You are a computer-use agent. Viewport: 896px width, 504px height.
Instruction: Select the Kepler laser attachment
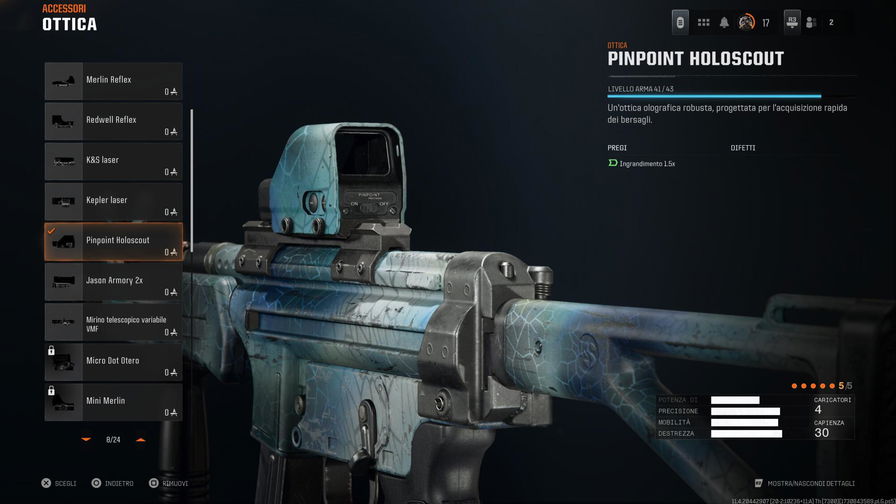point(113,201)
